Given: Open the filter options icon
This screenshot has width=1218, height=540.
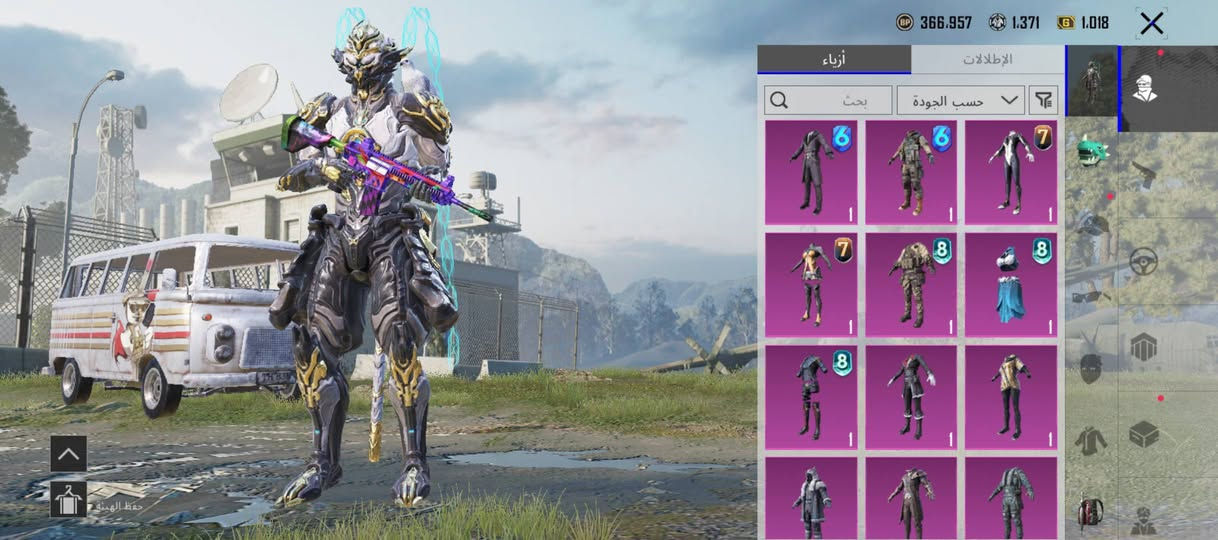Looking at the screenshot, I should tap(1043, 100).
